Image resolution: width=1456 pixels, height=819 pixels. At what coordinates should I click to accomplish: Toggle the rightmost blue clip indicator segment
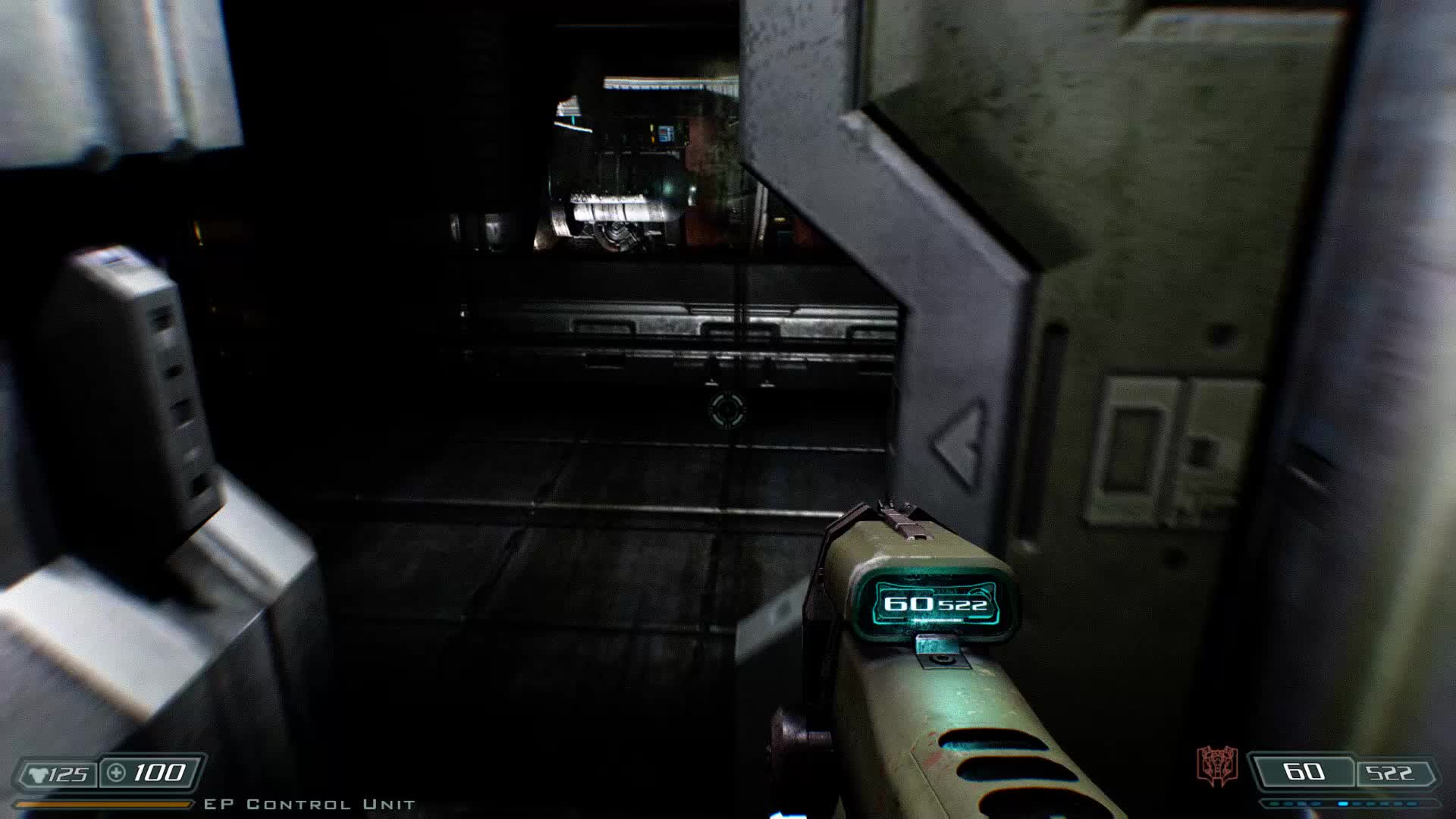1412,803
